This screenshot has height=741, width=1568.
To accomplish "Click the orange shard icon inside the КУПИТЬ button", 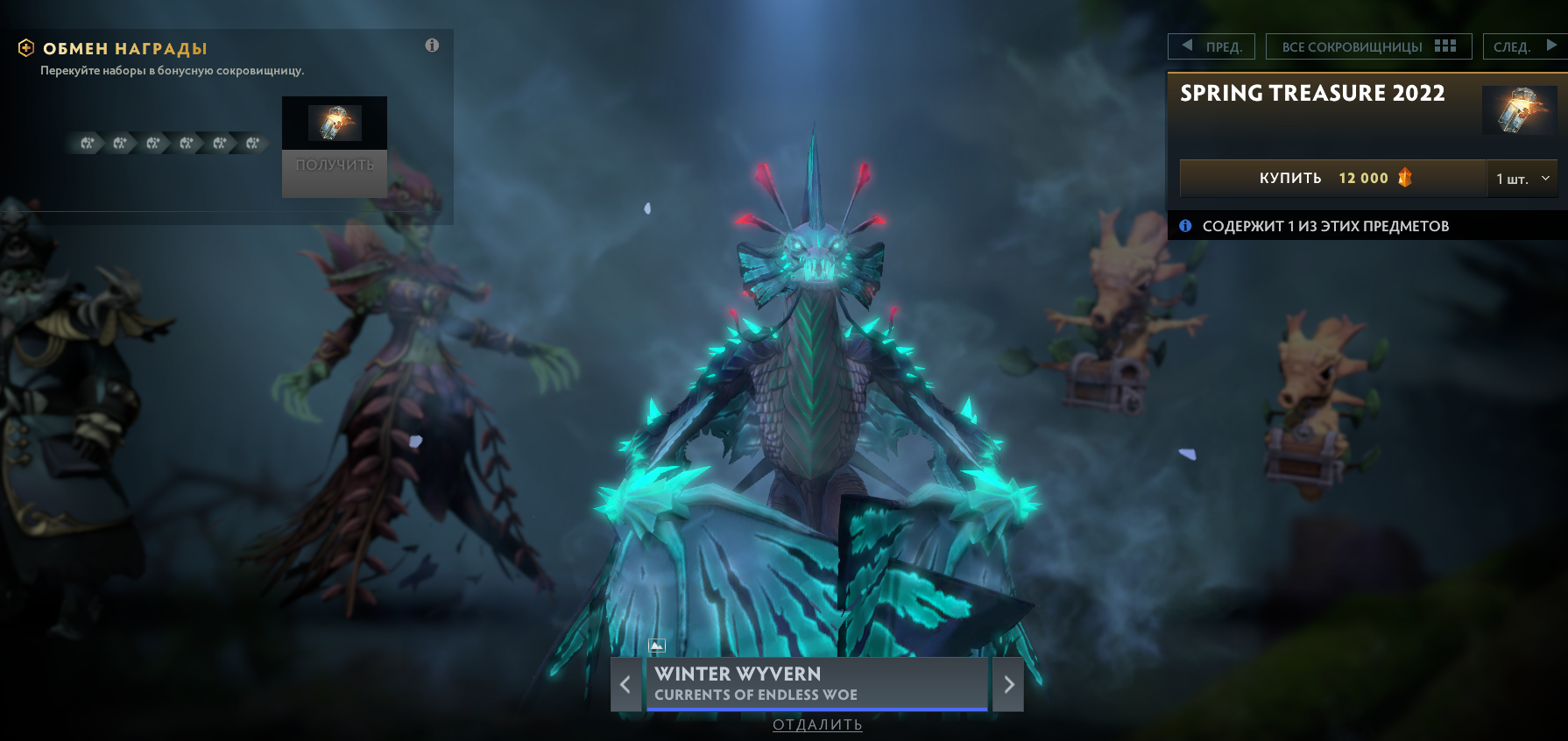I will 1403,178.
